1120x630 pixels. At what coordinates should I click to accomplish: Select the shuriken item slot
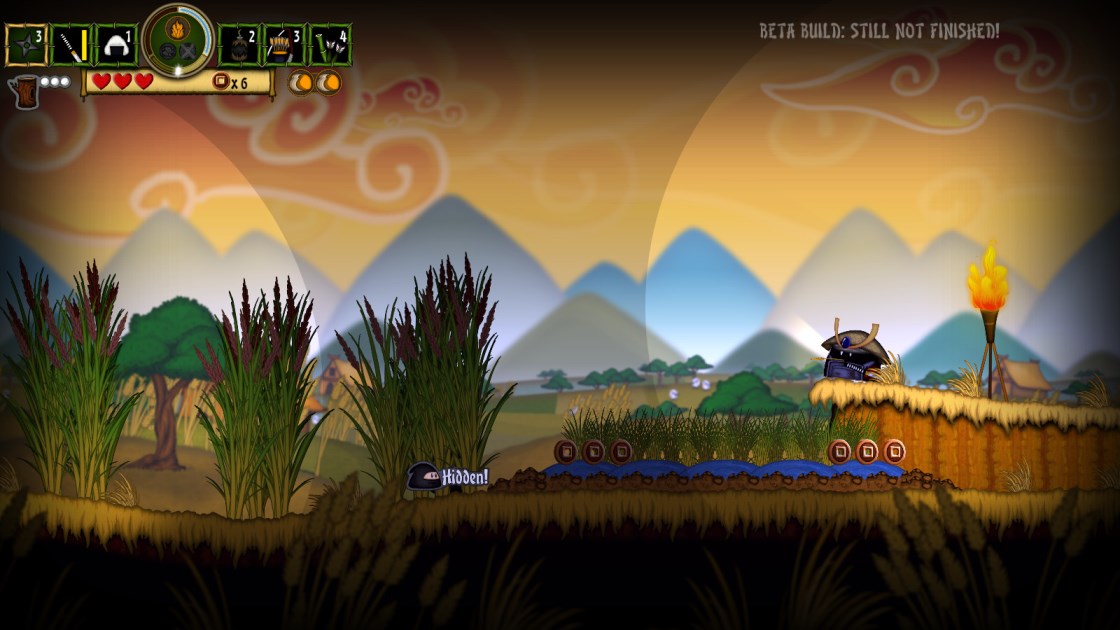[x=26, y=45]
